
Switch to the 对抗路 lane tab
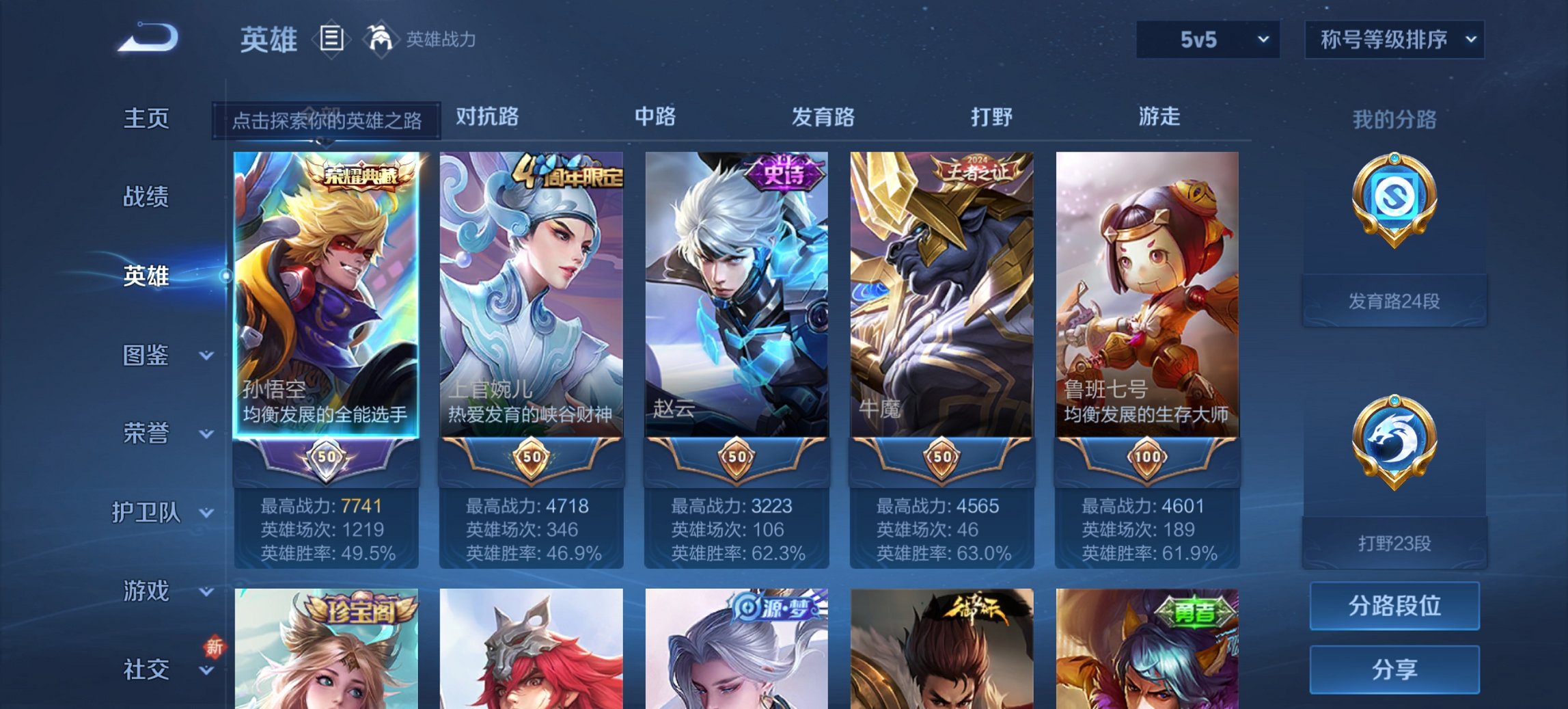tap(488, 117)
